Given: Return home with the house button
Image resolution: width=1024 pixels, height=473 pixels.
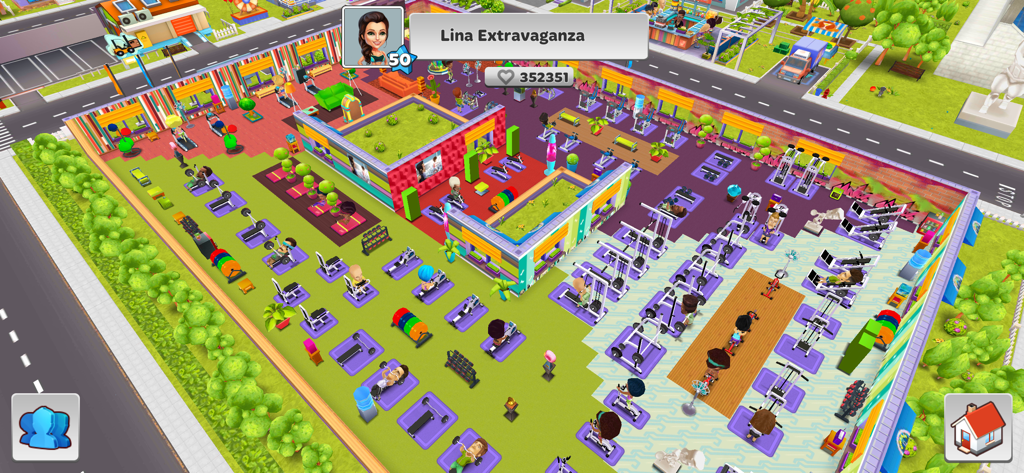Looking at the screenshot, I should (x=978, y=427).
